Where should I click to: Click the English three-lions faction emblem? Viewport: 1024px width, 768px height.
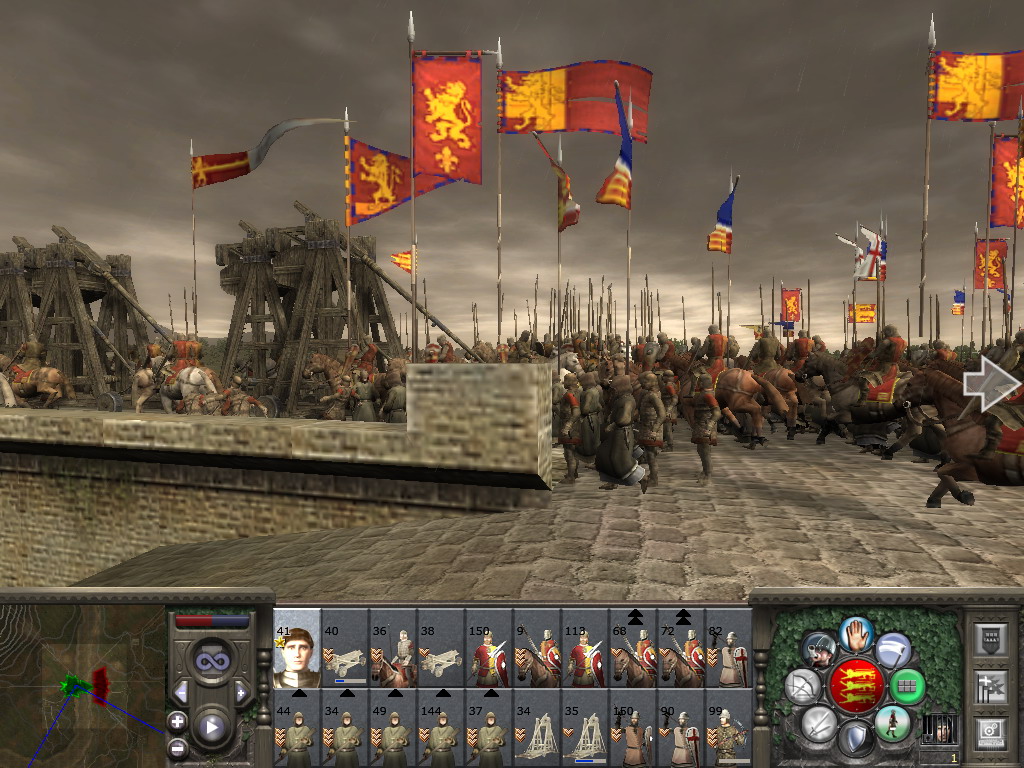(857, 685)
